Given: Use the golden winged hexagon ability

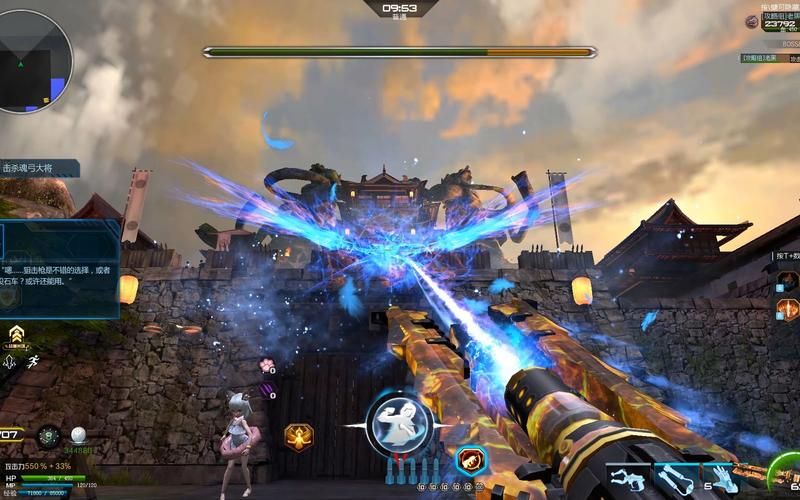Looking at the screenshot, I should click(299, 437).
